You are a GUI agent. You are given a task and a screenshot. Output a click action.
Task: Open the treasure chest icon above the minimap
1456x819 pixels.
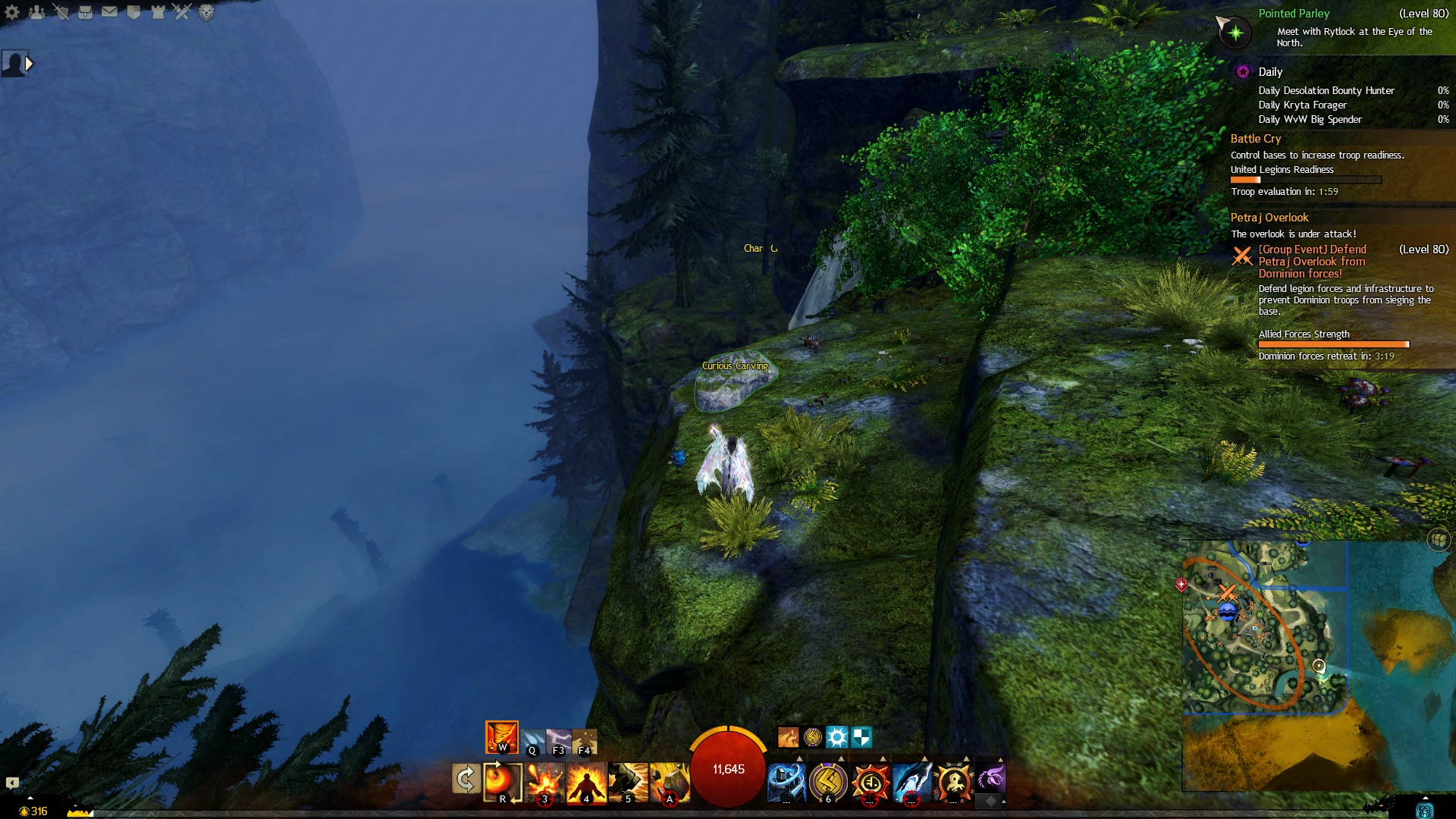pos(1438,539)
